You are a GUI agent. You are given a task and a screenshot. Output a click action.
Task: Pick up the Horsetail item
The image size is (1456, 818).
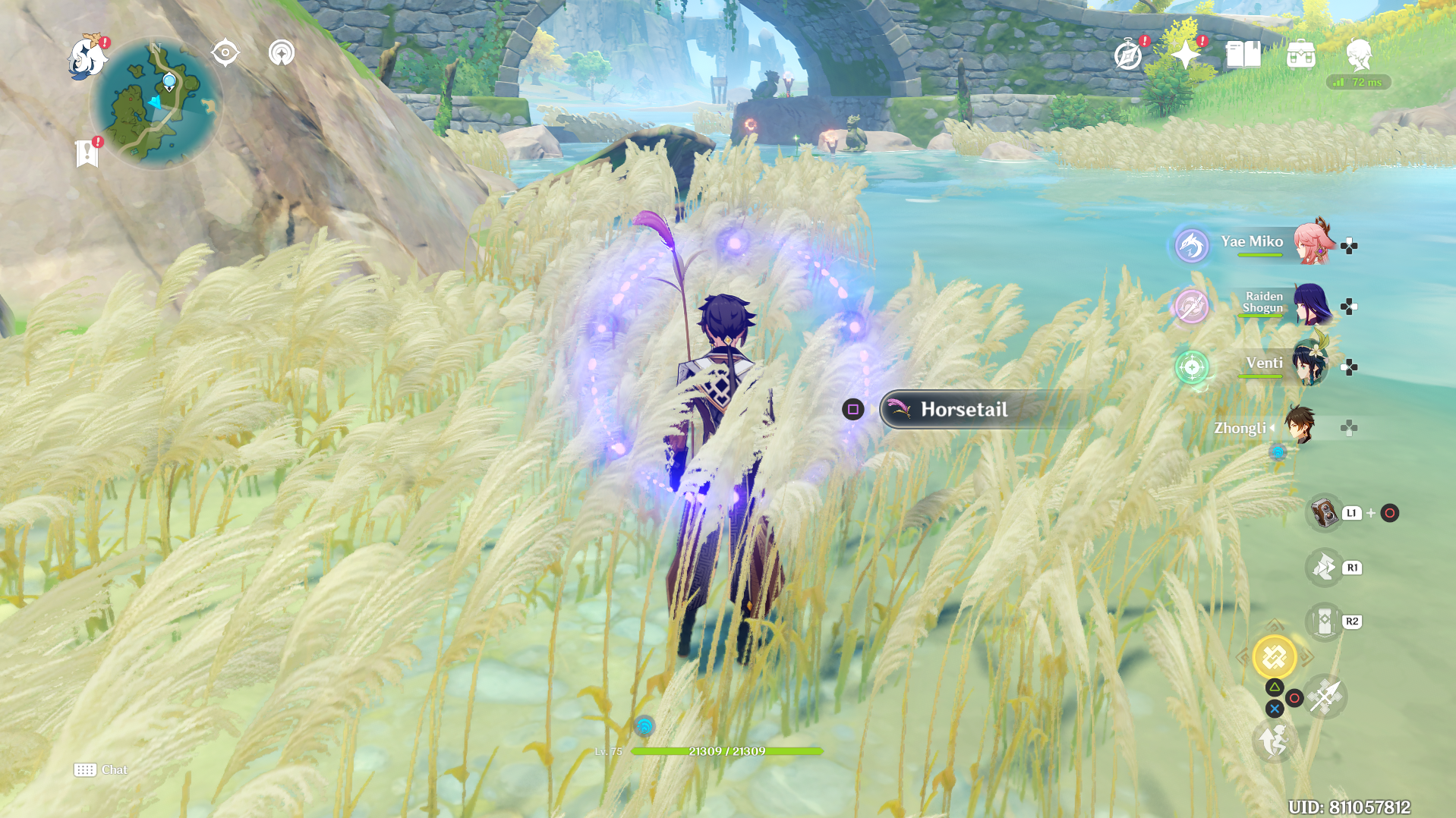click(963, 410)
